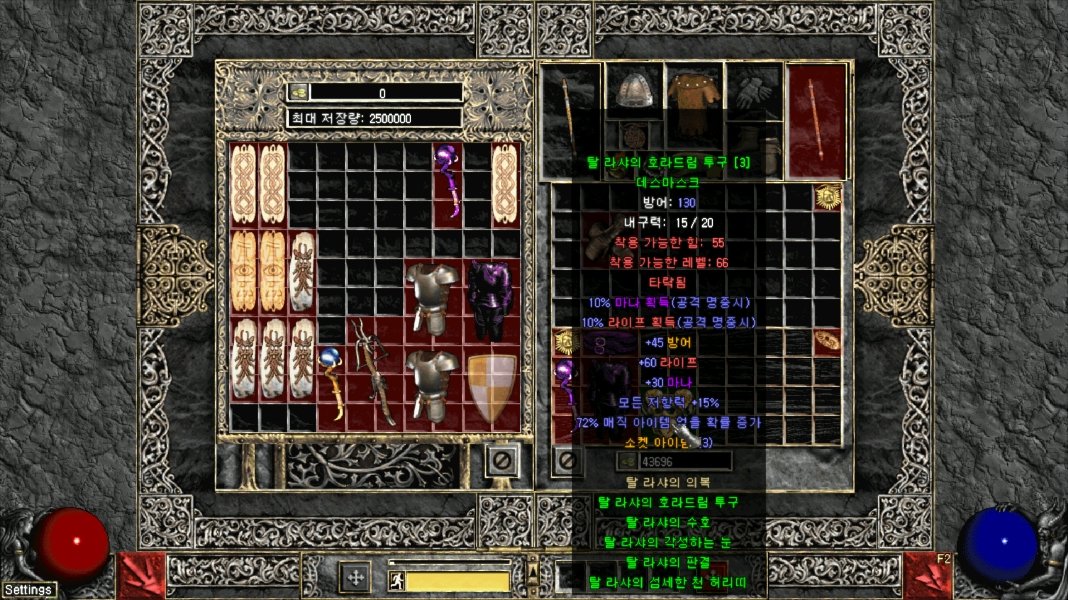This screenshot has width=1068, height=600.
Task: Open the right skill selector marked F2
Action: tap(927, 575)
